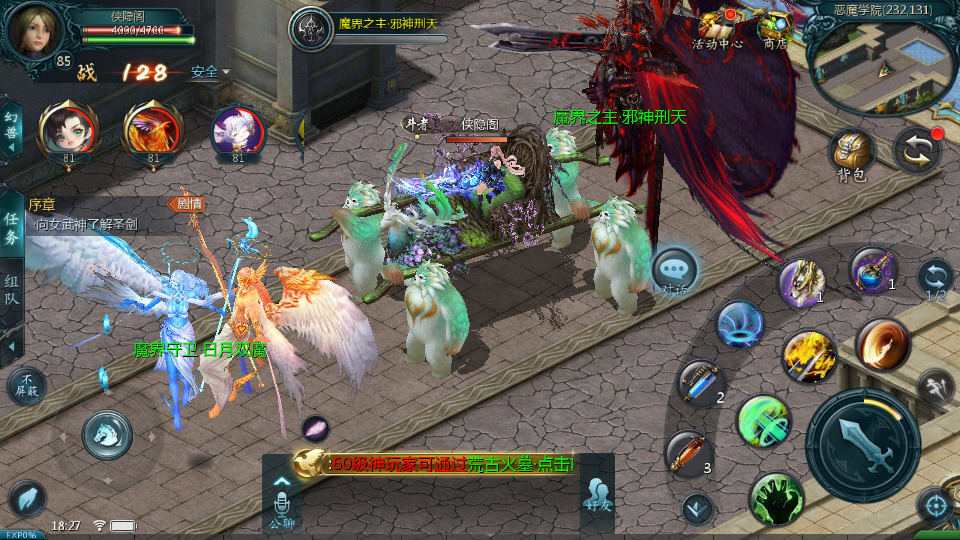This screenshot has width=960, height=540.
Task: Open the player portrait panel
Action: pos(34,30)
